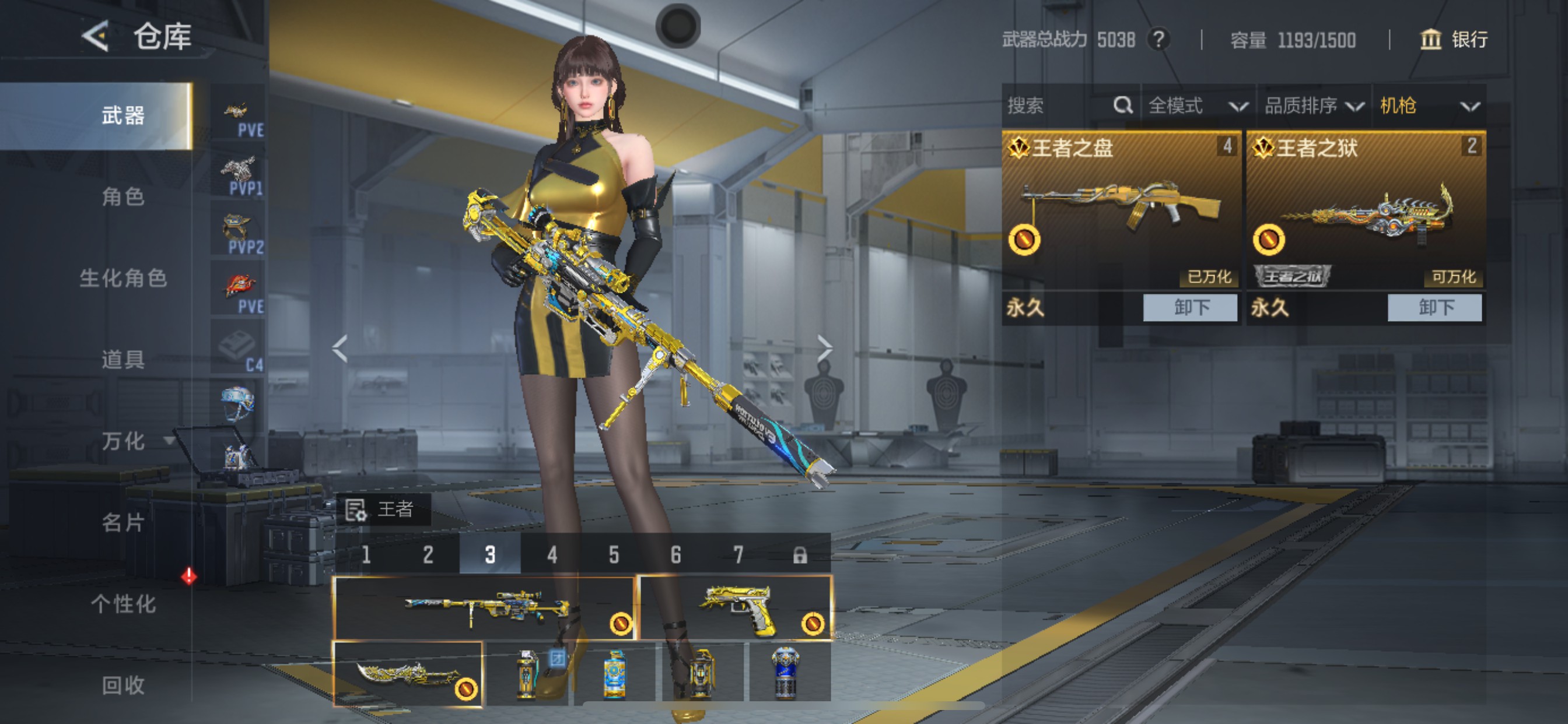Unequip the 王者之盘 weapon with 卸下
Screen dimensions: 1568x724
click(1190, 307)
